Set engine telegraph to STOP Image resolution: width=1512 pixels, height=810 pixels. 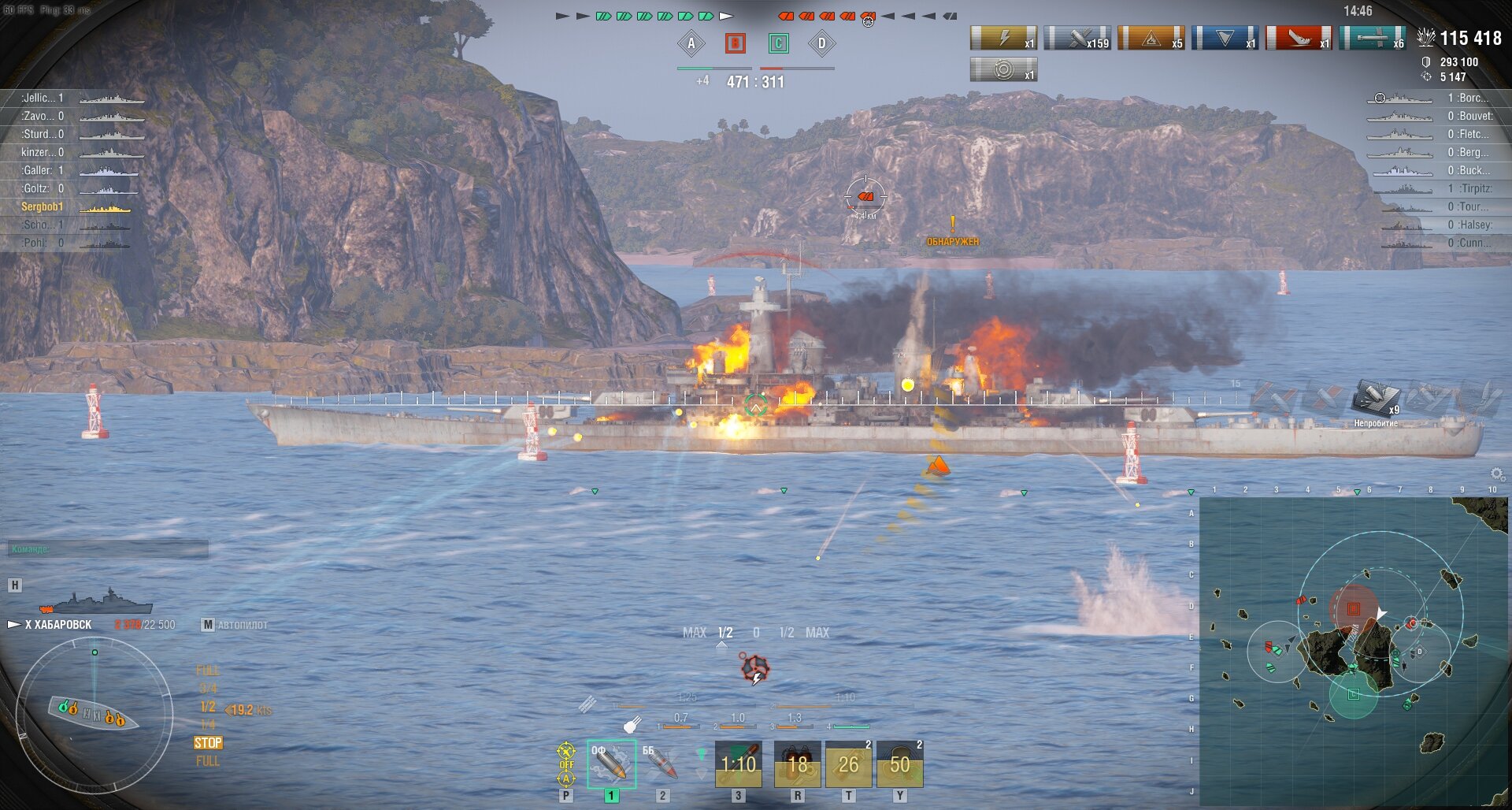pos(208,743)
